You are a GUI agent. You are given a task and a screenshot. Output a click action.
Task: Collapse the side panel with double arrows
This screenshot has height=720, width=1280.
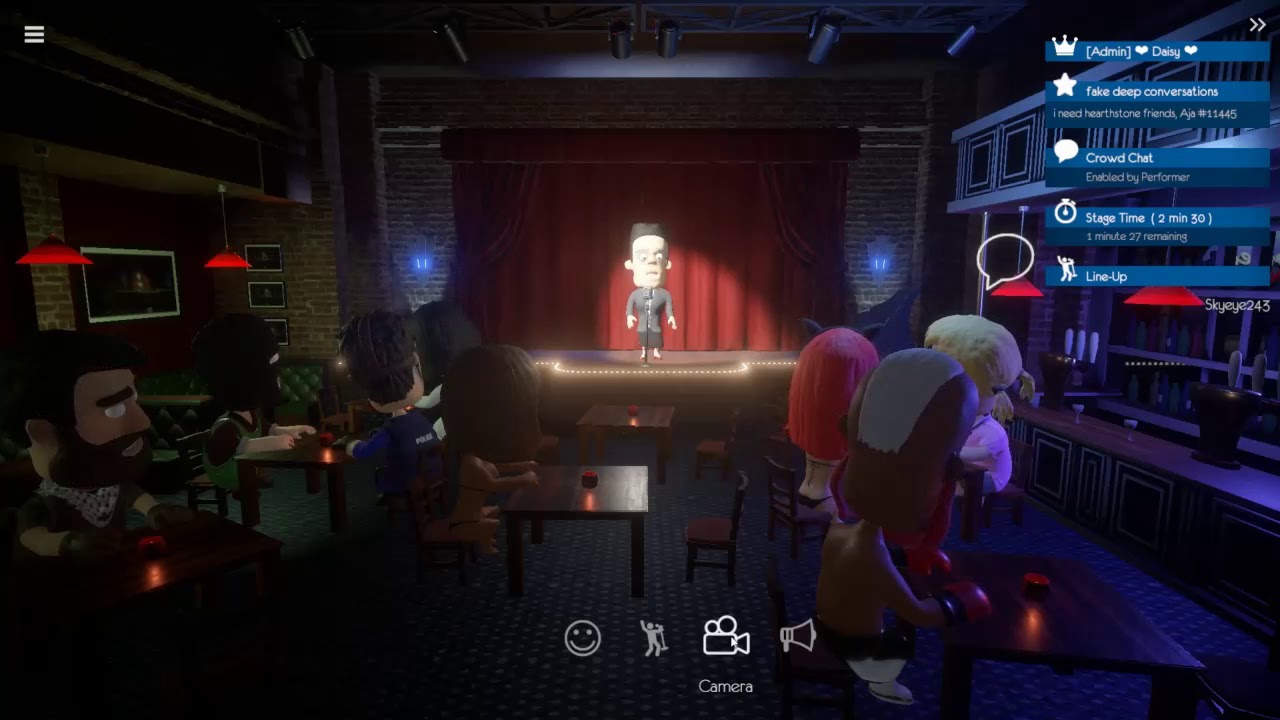1257,25
